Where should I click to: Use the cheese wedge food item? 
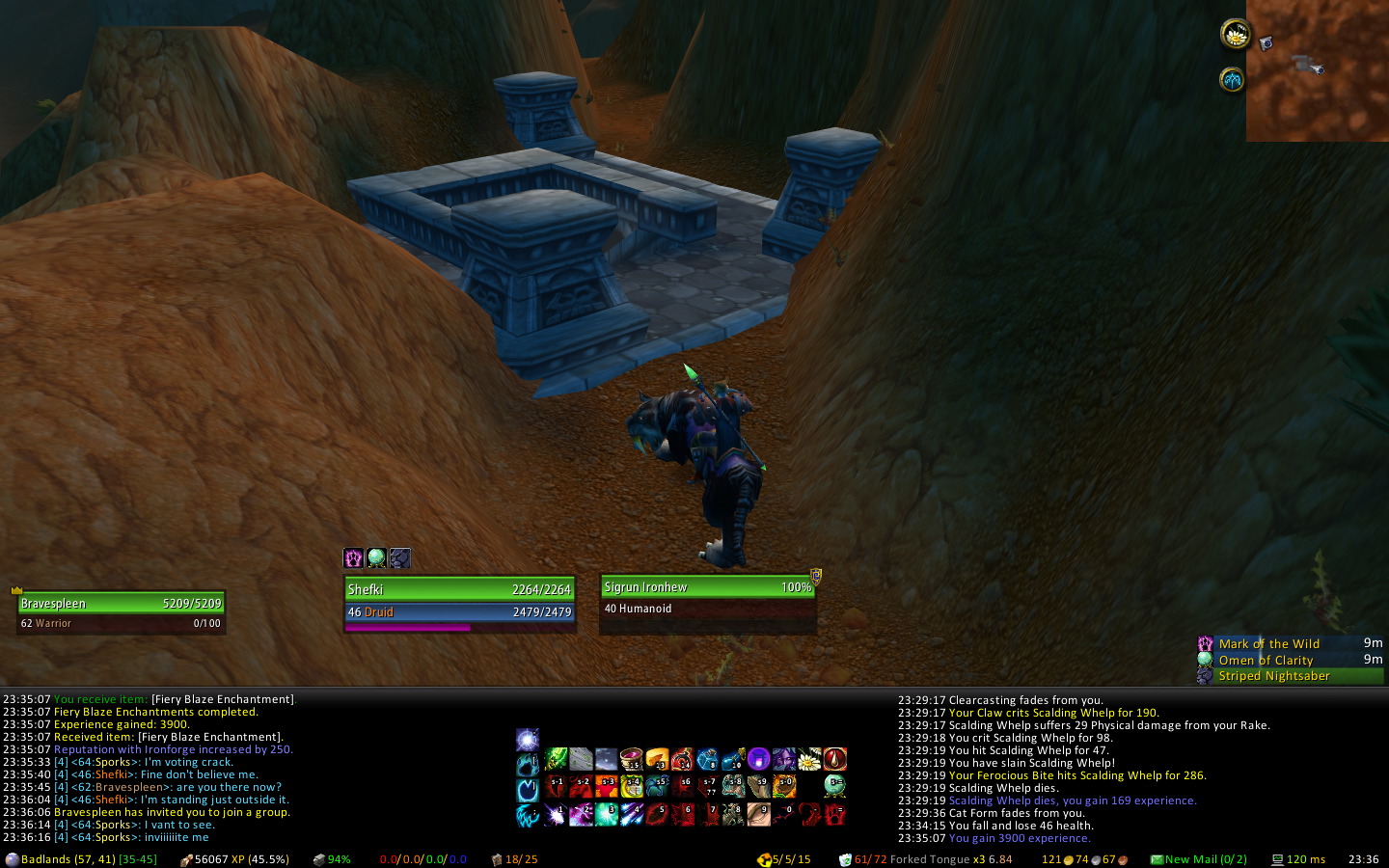point(657,760)
